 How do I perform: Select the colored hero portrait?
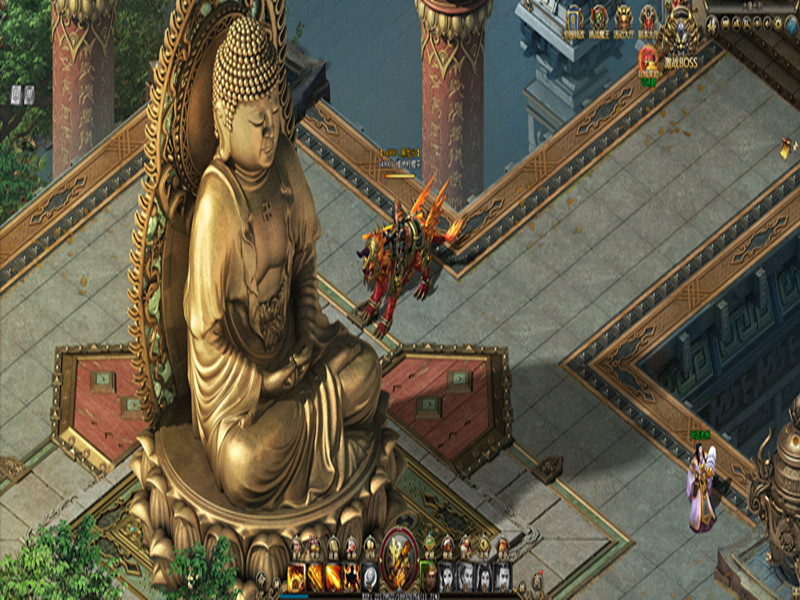tap(427, 576)
